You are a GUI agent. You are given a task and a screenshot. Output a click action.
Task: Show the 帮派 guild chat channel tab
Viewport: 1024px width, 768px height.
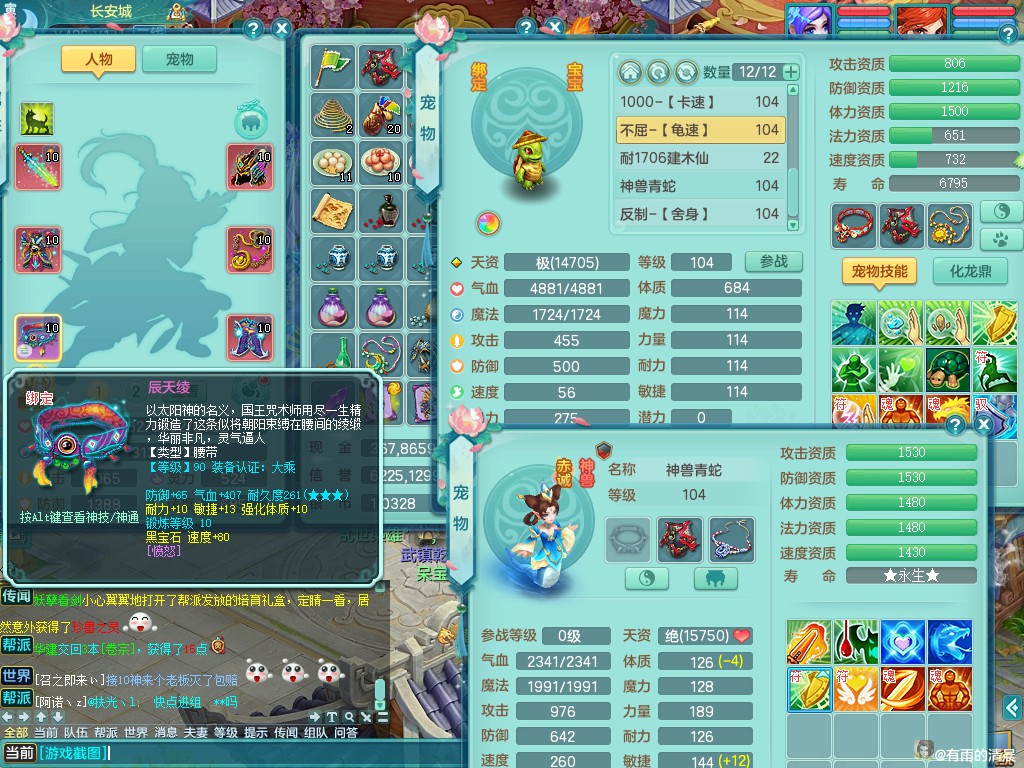coord(106,733)
